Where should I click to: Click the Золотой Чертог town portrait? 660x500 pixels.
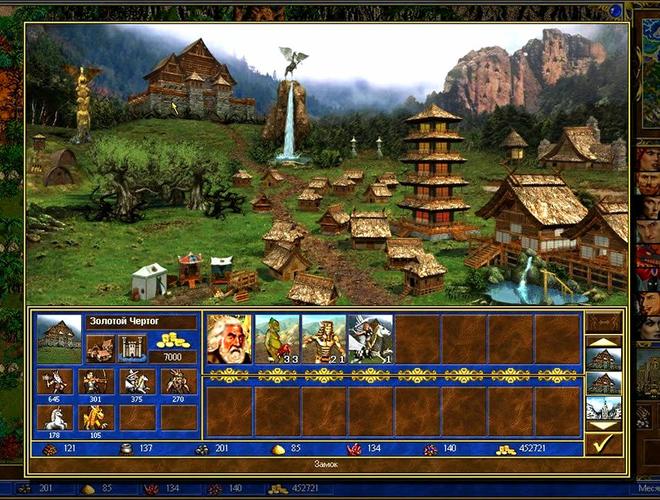point(58,338)
